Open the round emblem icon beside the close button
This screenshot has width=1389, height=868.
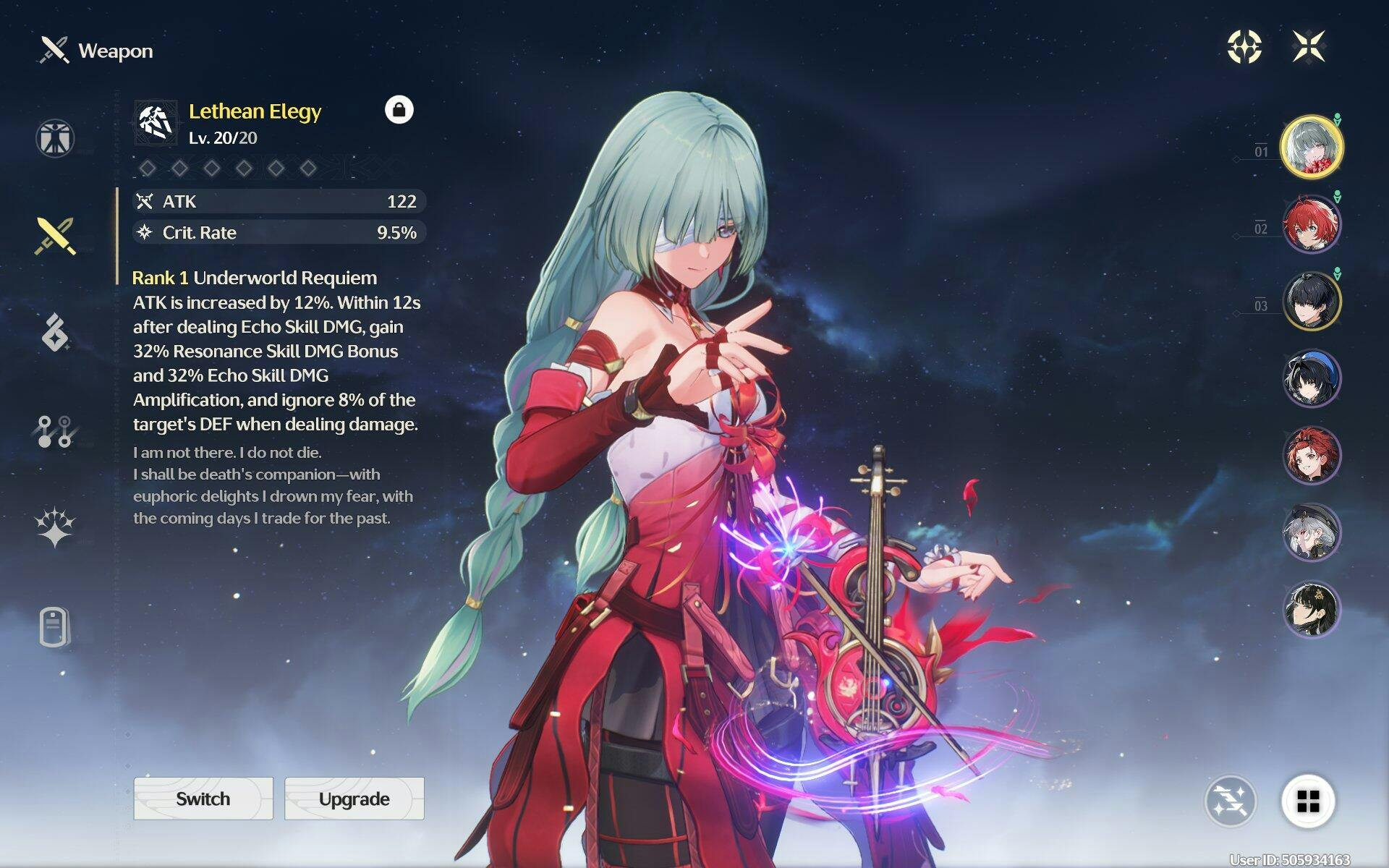[x=1244, y=47]
